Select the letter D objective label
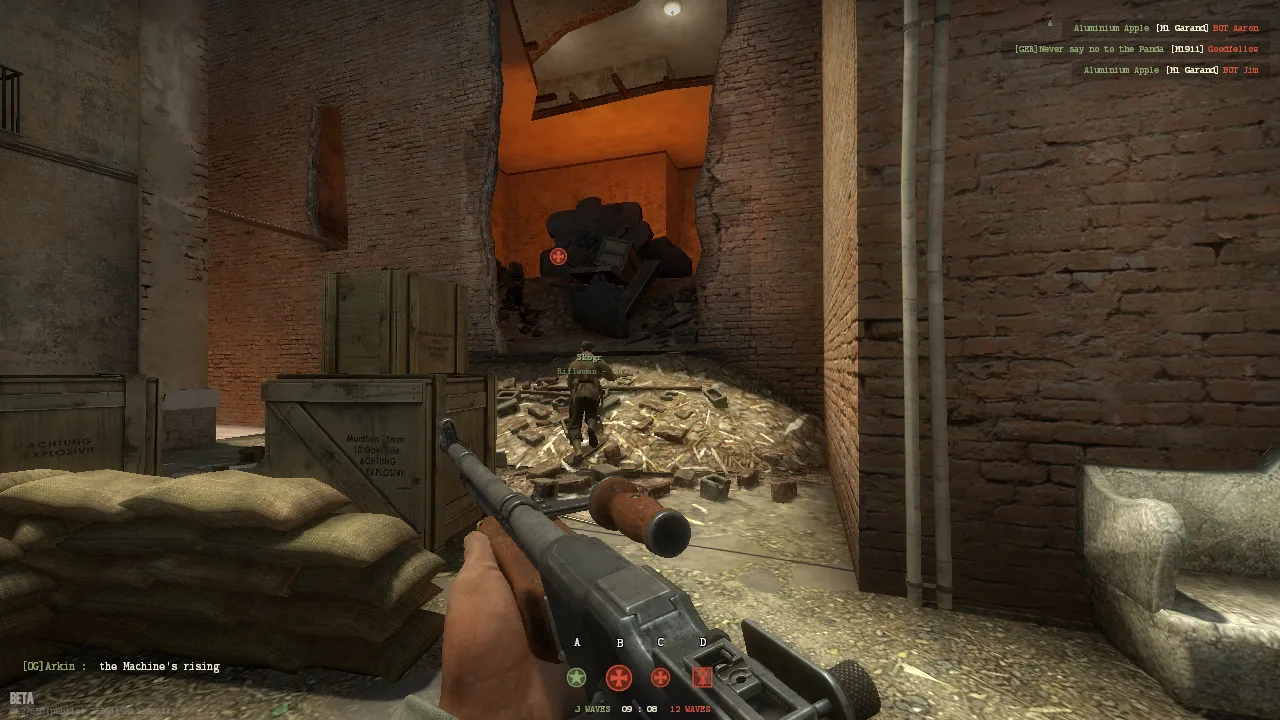Screen dimensions: 1280x720 coord(702,643)
